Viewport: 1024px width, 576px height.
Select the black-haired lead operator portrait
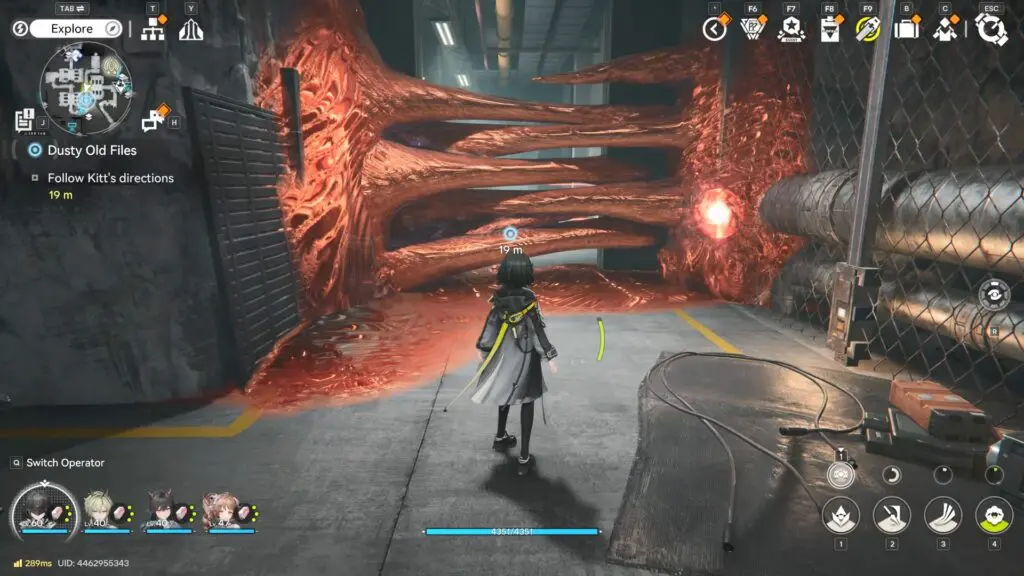[44, 511]
